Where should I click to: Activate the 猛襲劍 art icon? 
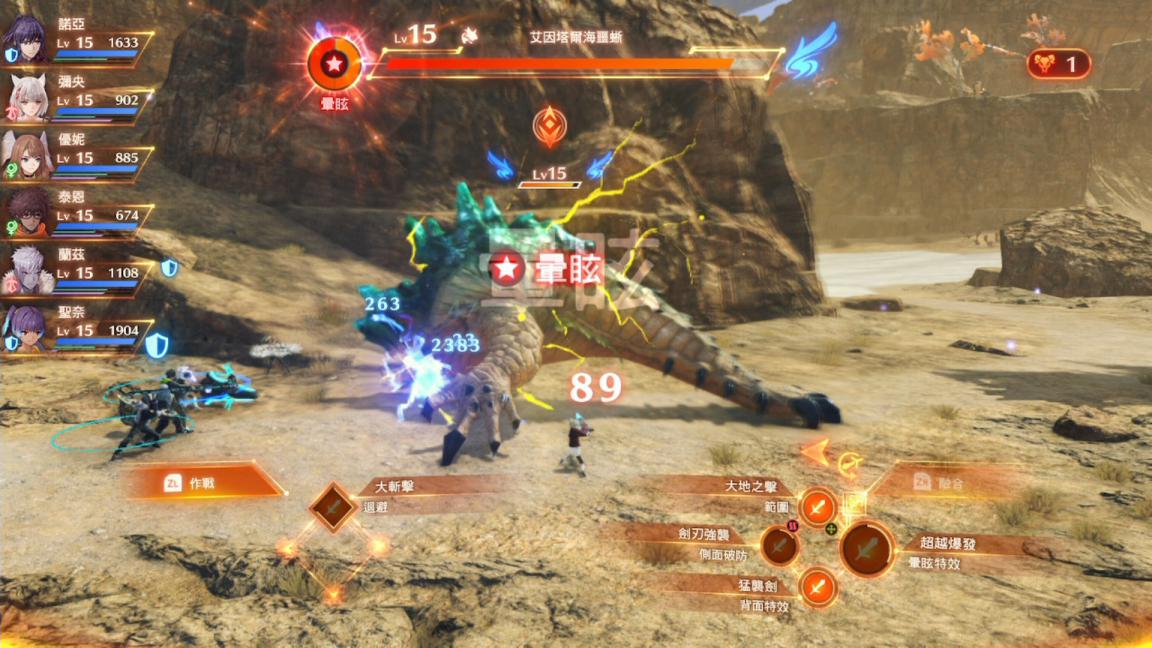pos(818,586)
